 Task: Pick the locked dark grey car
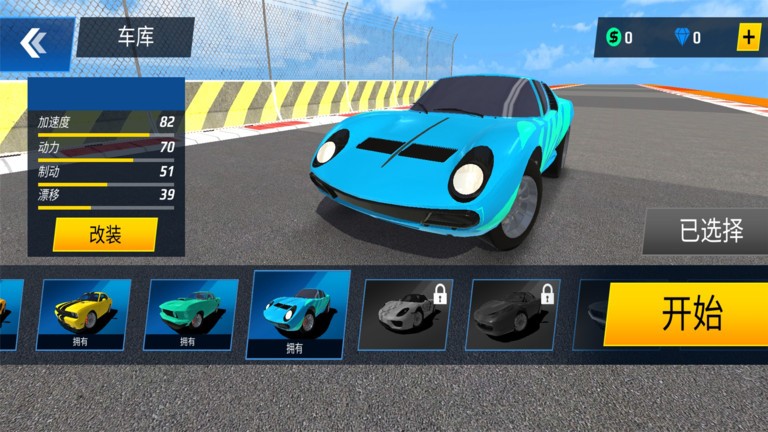click(x=513, y=314)
